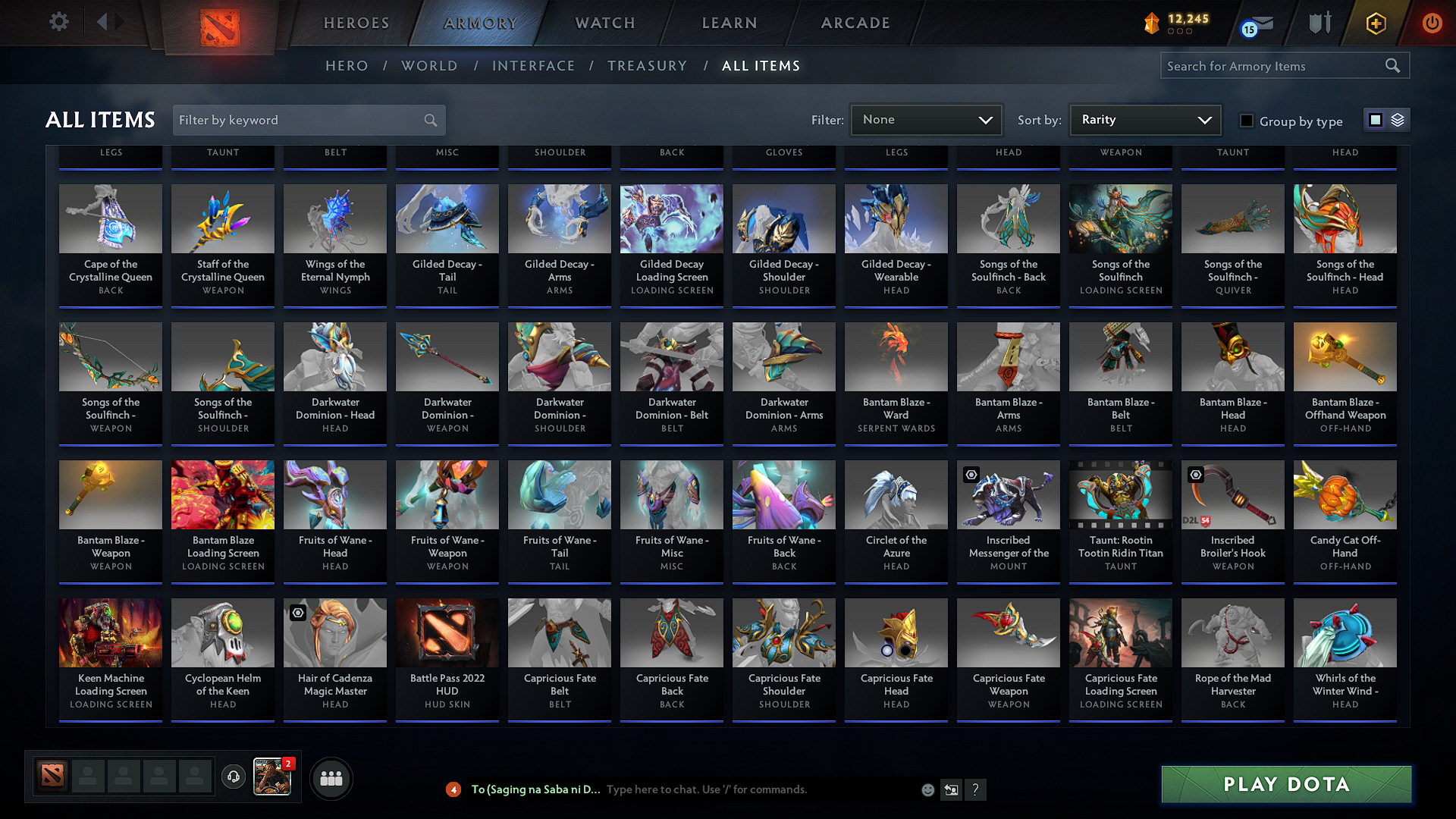Open the friends list icon

click(331, 778)
